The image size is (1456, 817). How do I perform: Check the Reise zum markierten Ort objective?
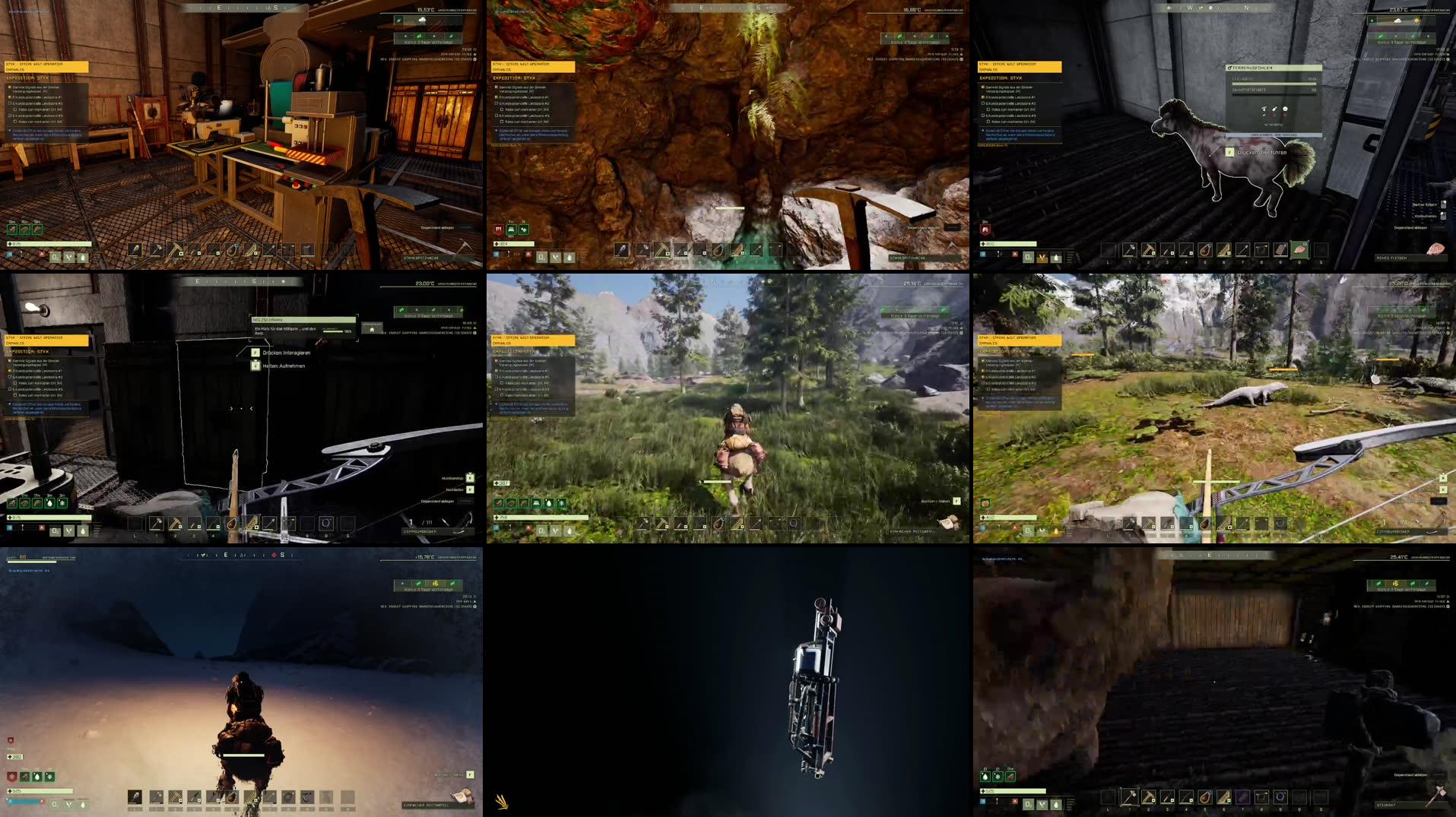(x=988, y=109)
